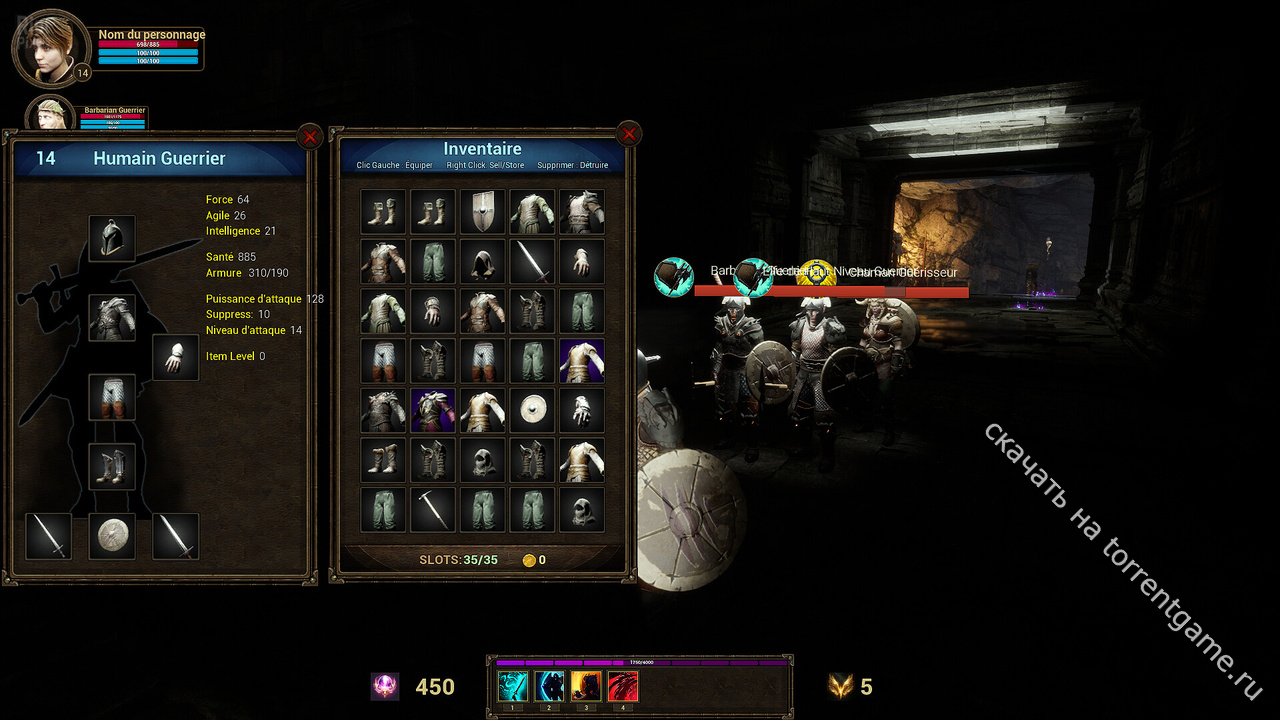Select the equipped chest armor slot
Screen dimensions: 1280x720
[112, 318]
